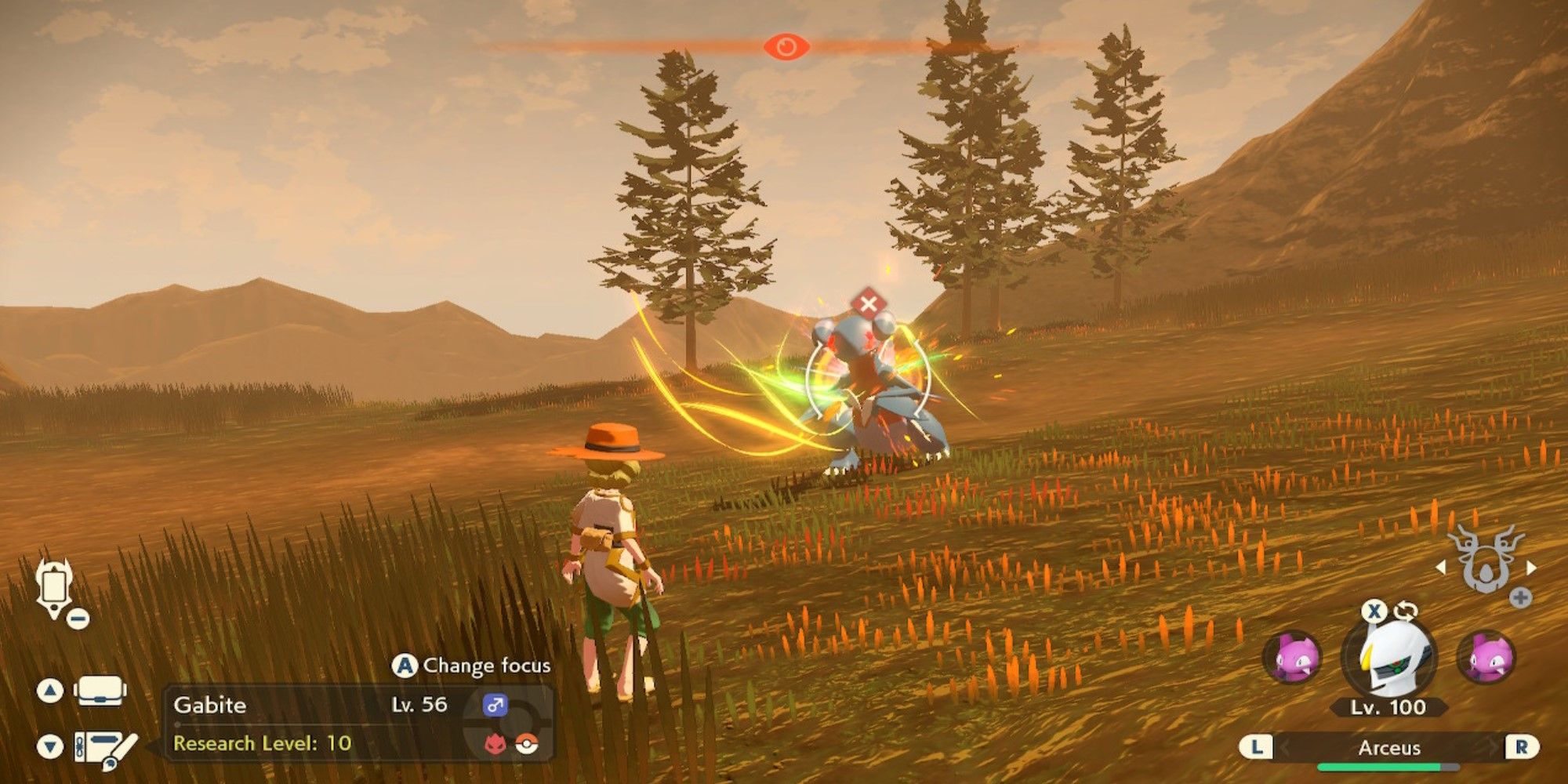Click the right arrow beside the ride icon

pos(1531,566)
